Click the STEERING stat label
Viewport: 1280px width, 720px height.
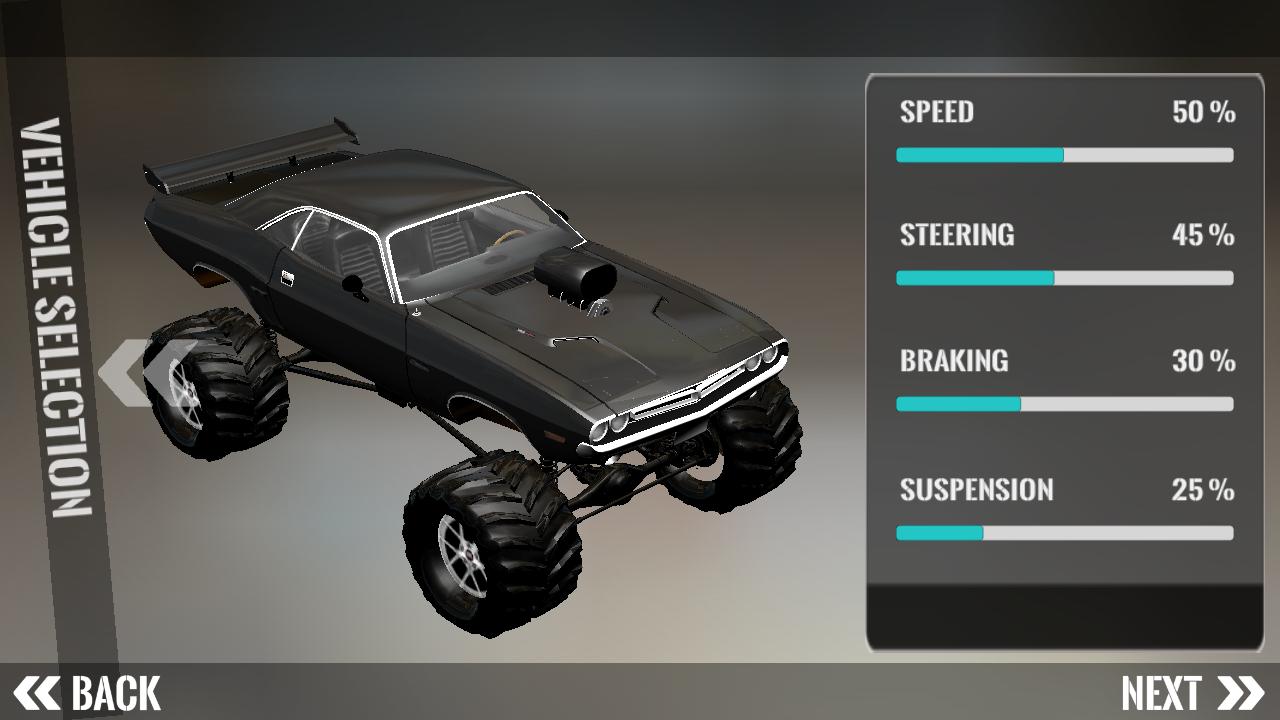tap(957, 235)
